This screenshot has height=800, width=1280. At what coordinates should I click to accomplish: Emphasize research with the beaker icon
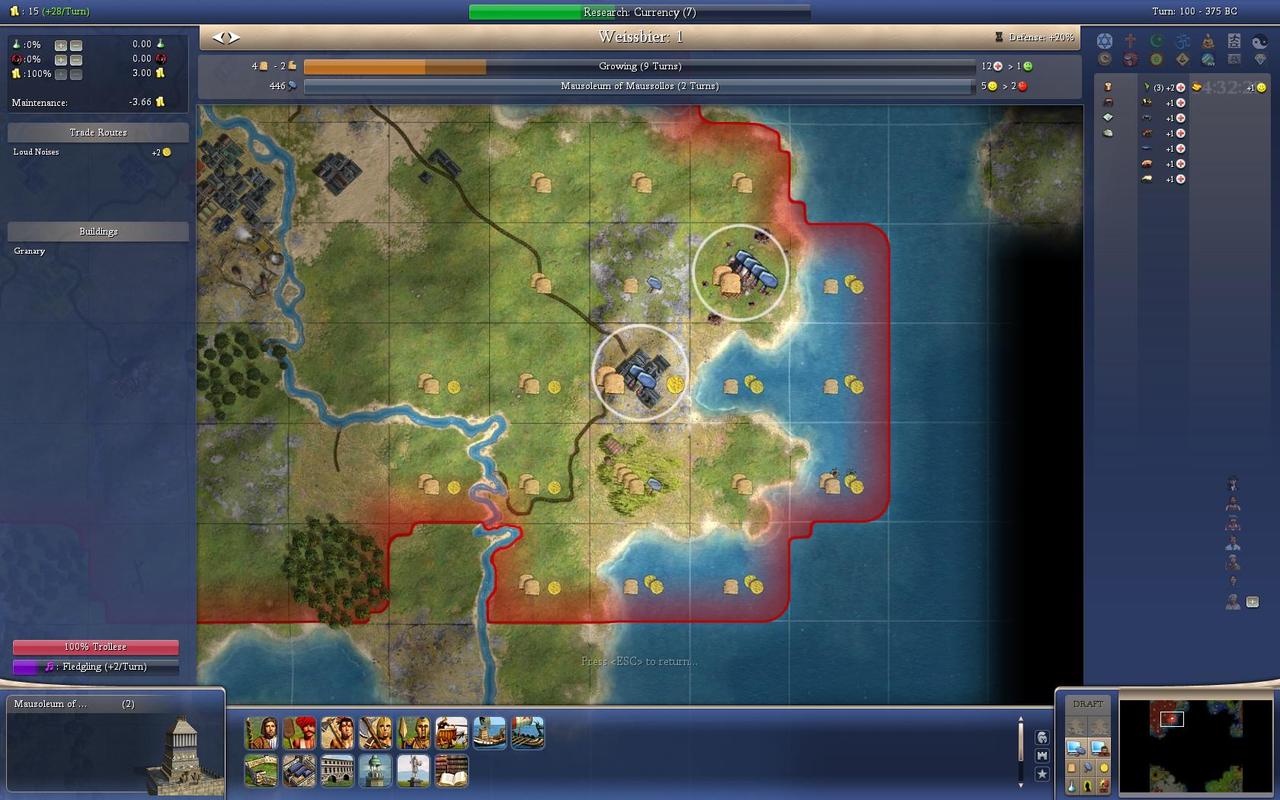tap(1072, 786)
